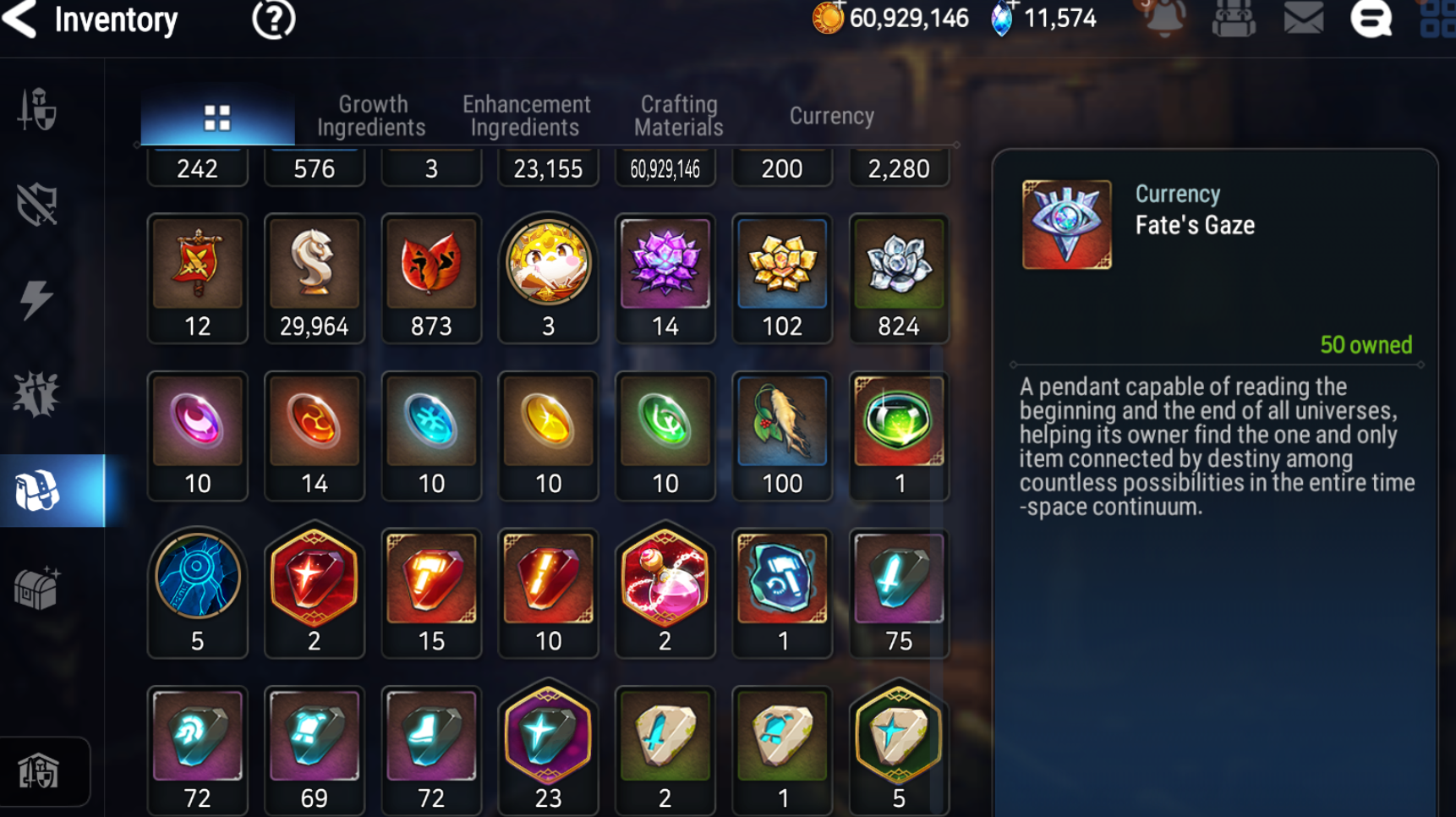Select the ginseng root item with 100
The image size is (1456, 817).
pyautogui.click(x=782, y=420)
